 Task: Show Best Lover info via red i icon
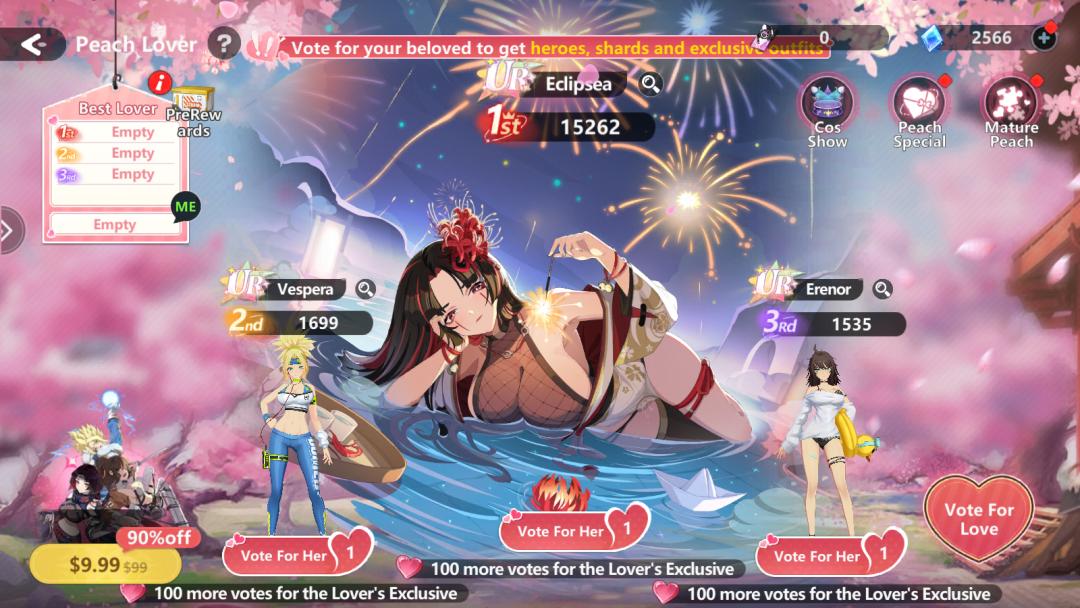click(x=159, y=83)
